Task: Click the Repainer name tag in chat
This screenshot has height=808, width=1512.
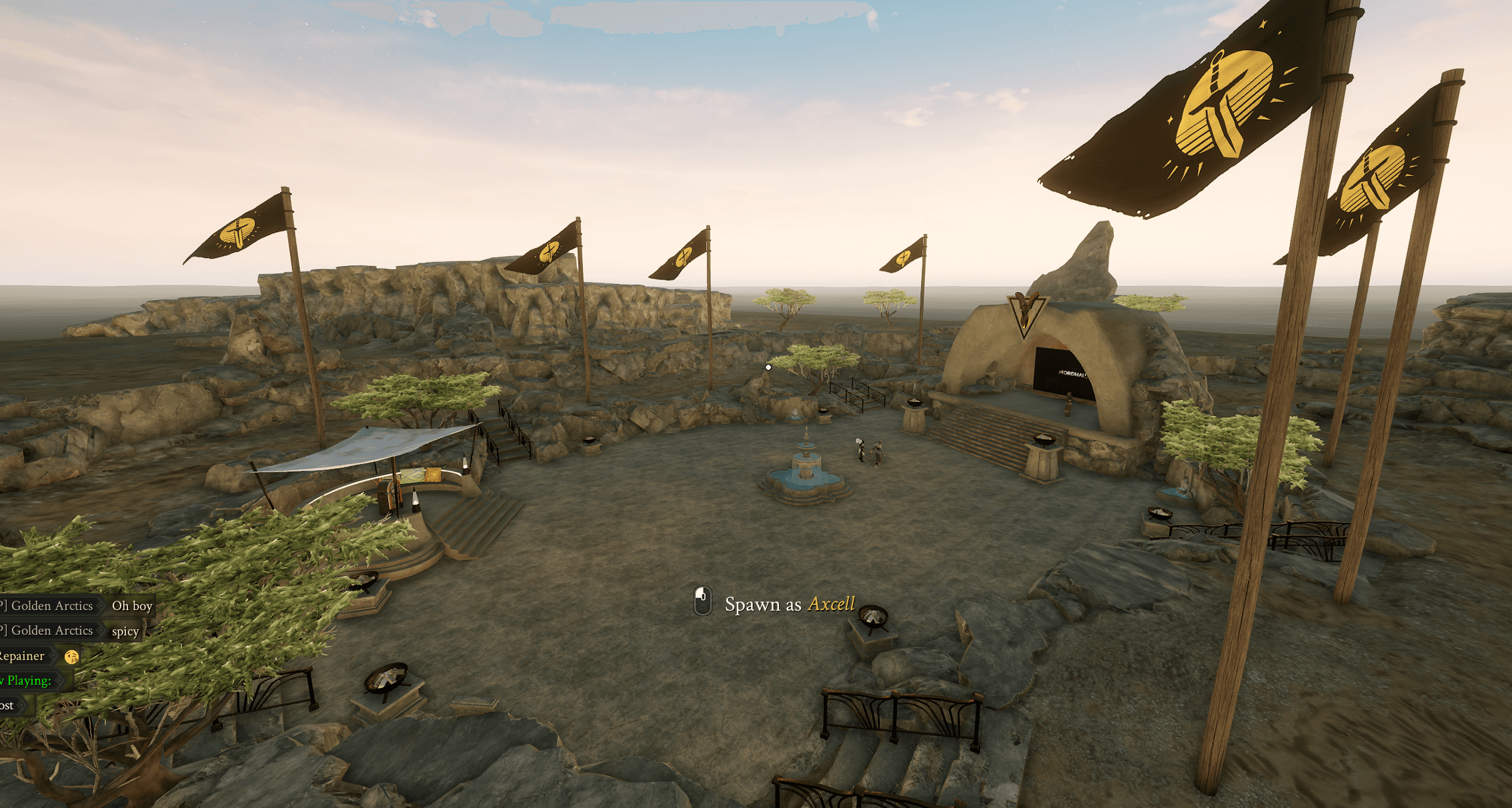Action: pos(21,655)
